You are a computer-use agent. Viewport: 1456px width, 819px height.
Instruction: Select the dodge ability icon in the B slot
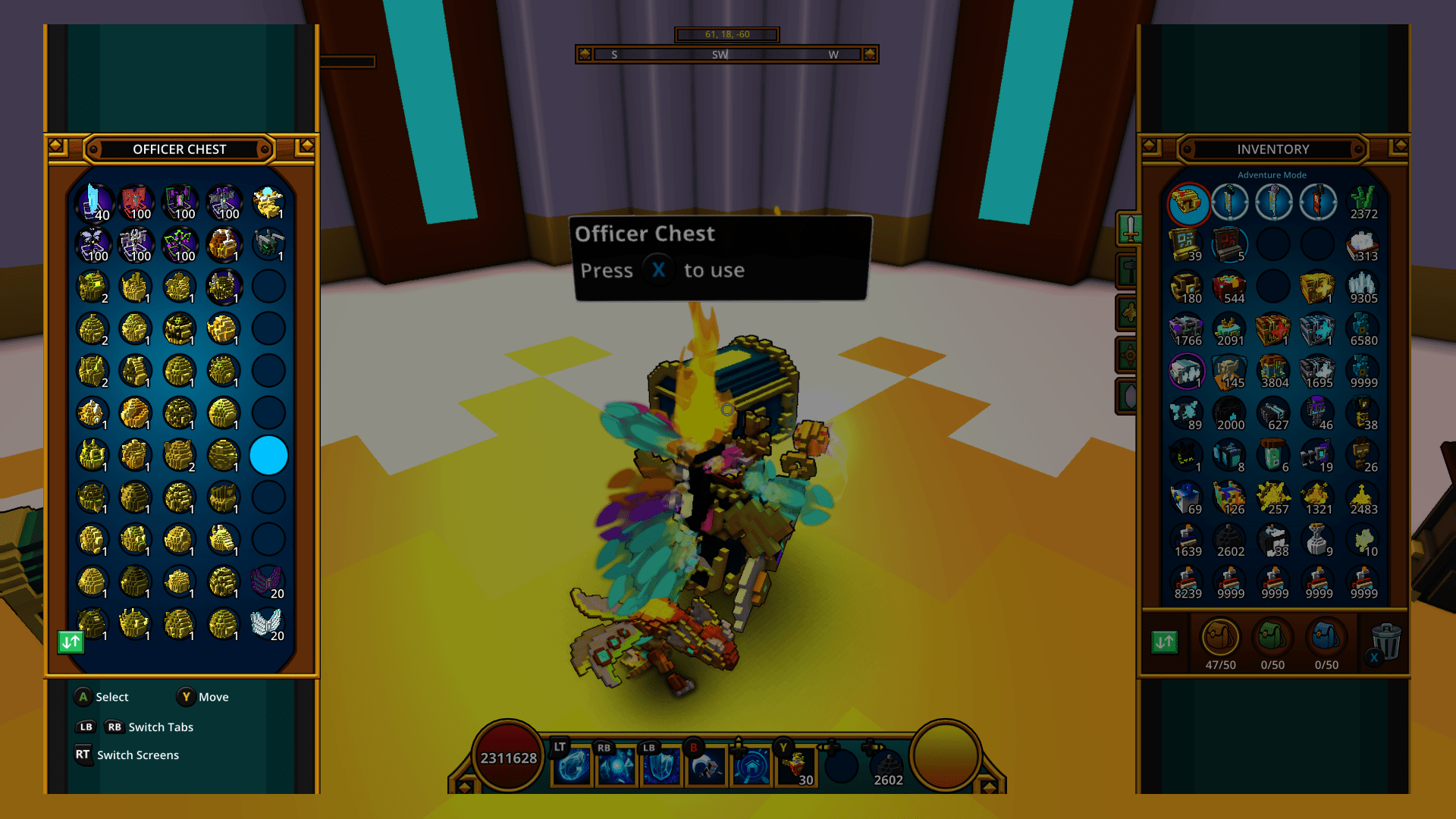tap(706, 766)
